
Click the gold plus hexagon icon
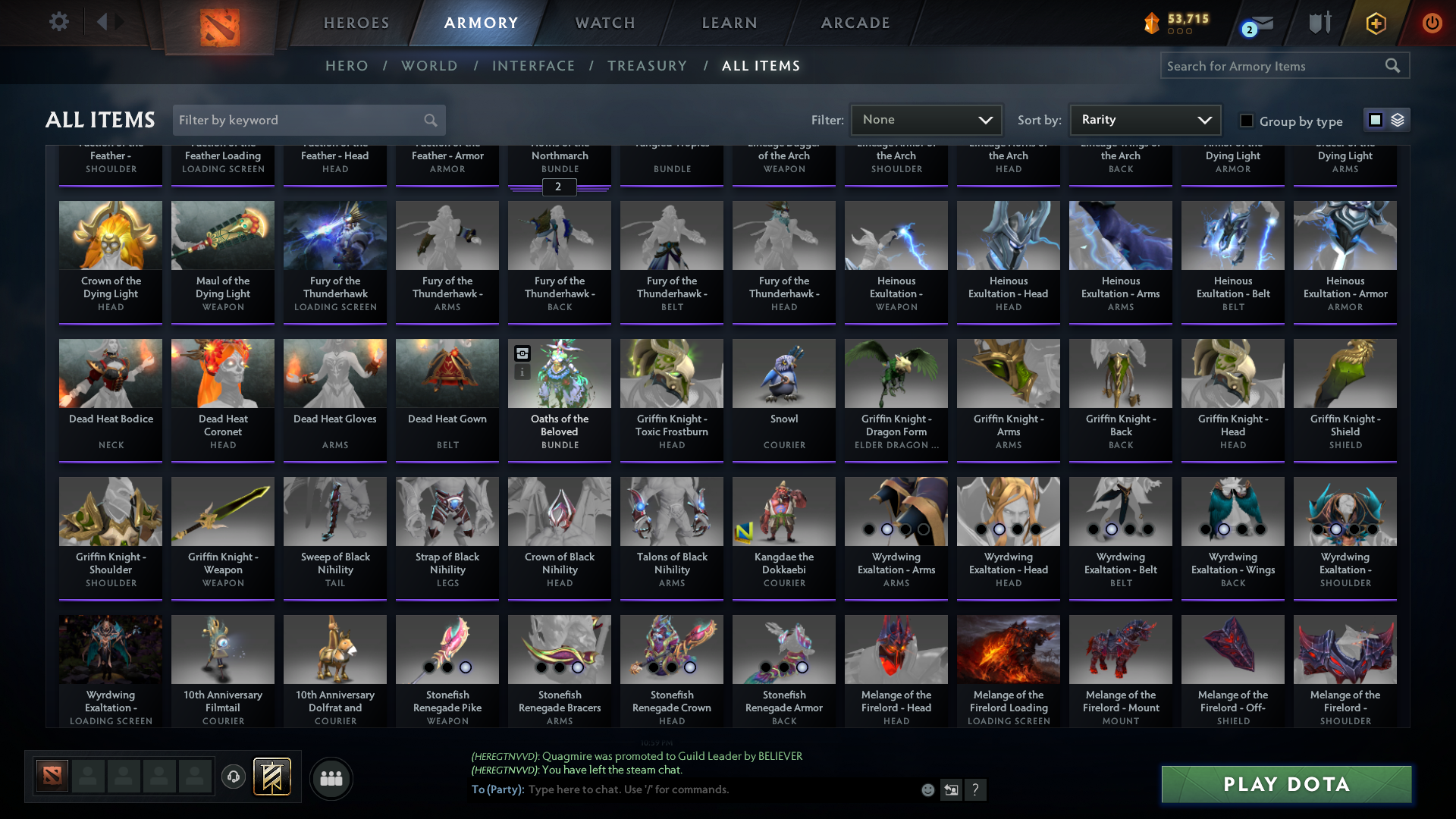coord(1375,24)
